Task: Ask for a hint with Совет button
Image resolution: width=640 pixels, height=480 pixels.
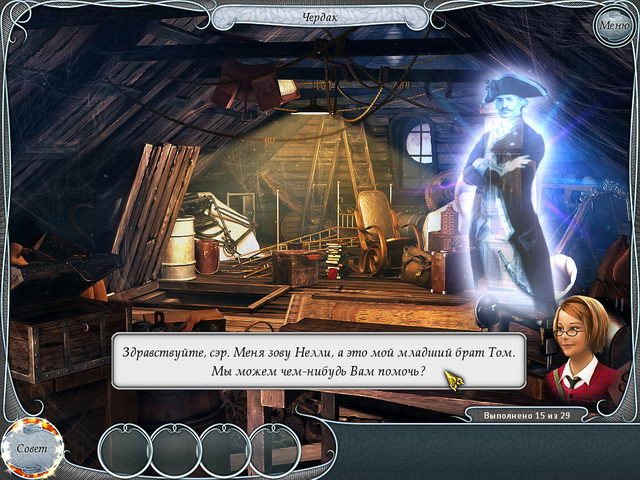Action: [32, 447]
